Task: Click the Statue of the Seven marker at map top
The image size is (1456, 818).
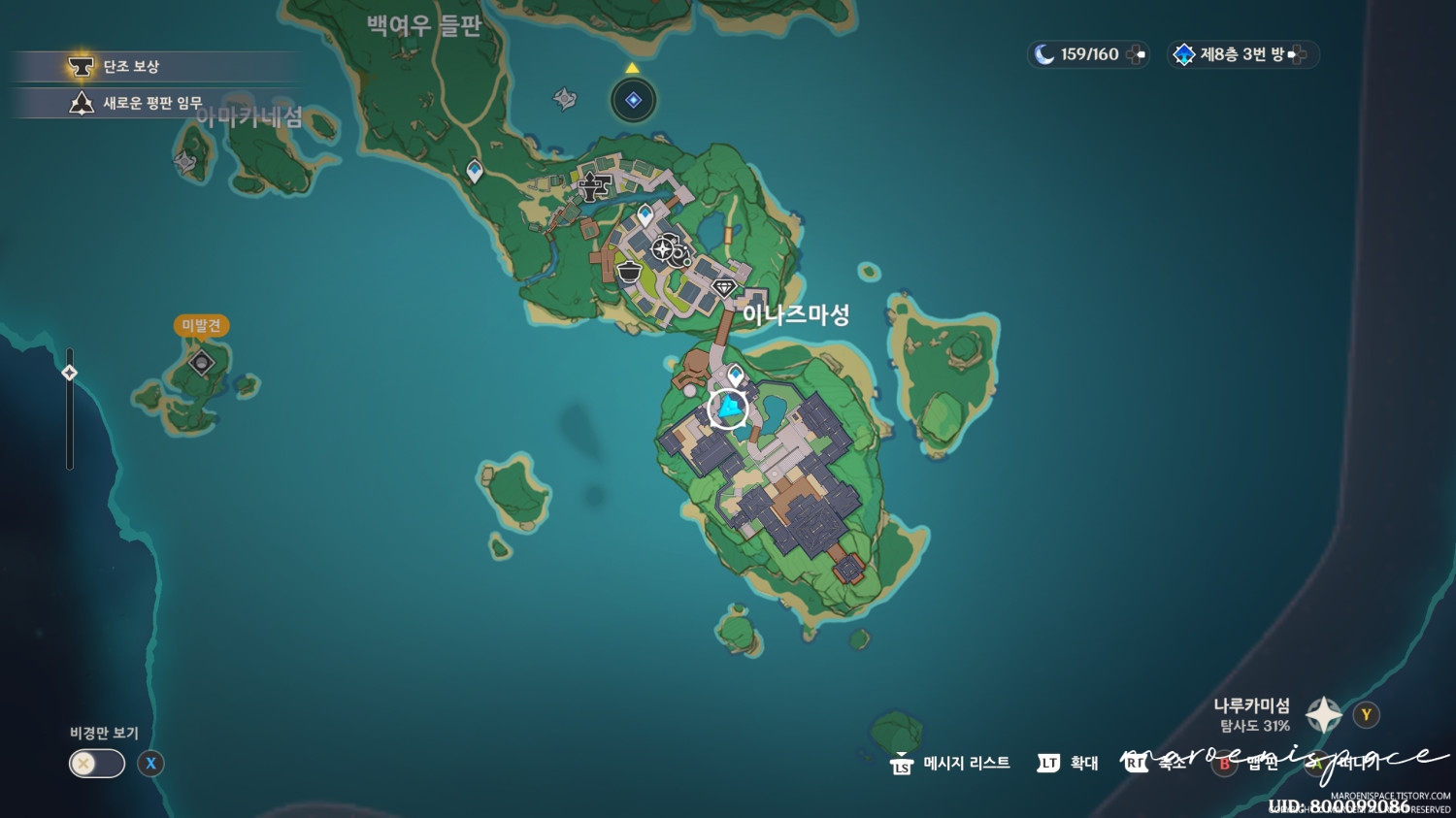Action: tap(634, 99)
